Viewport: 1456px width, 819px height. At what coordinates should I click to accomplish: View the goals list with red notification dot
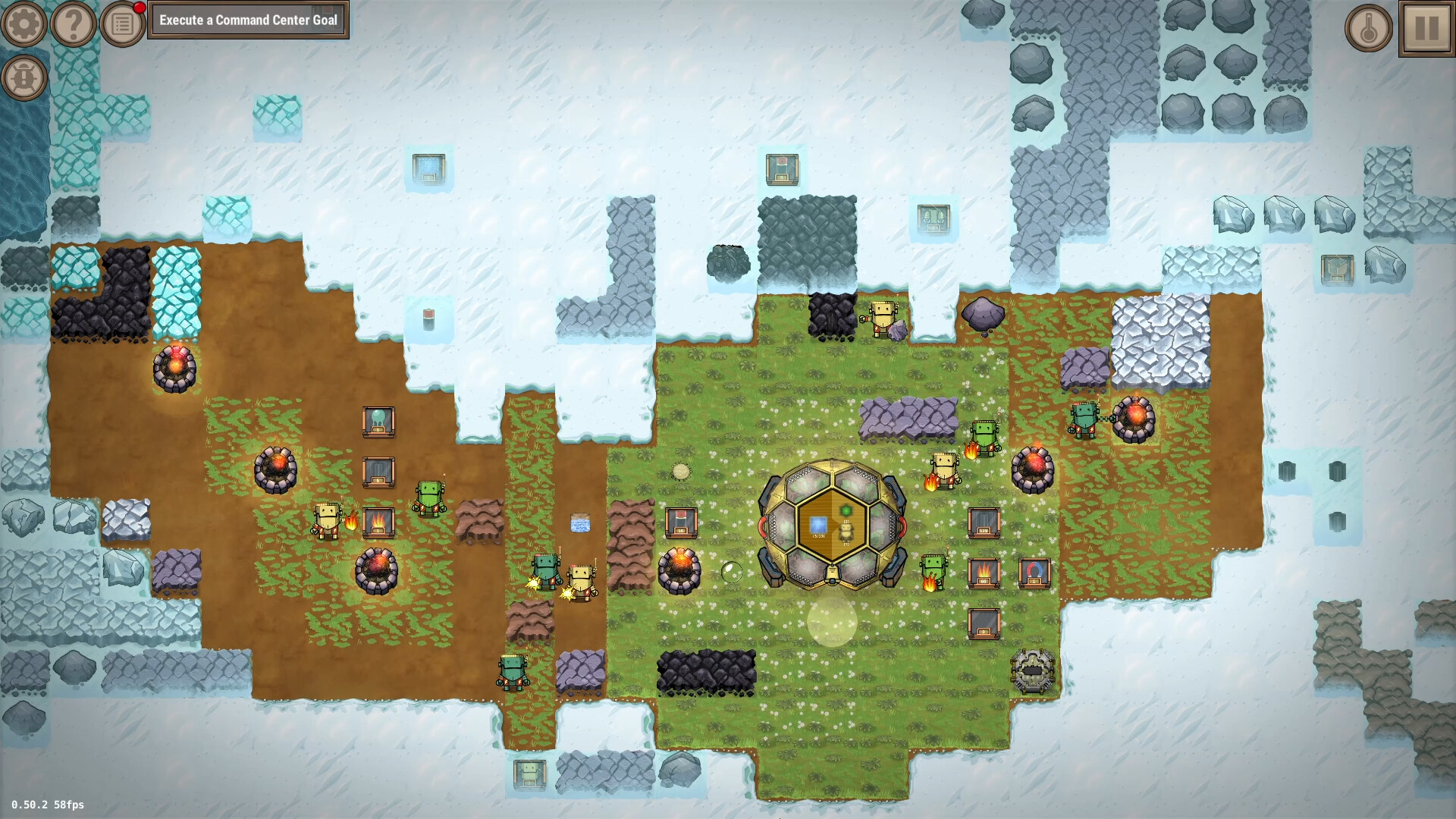[122, 22]
